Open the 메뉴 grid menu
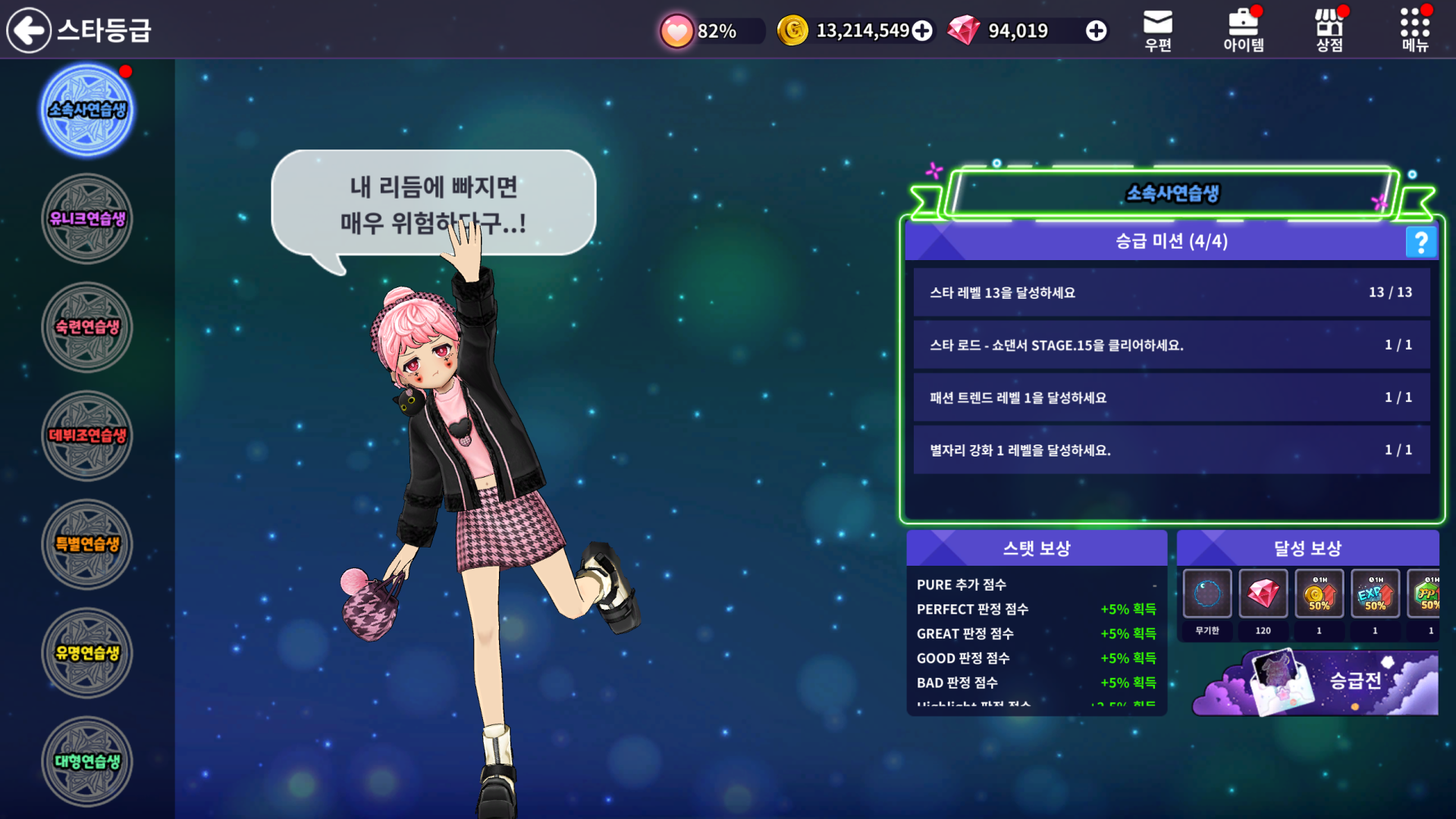The image size is (1456, 819). coord(1415,30)
